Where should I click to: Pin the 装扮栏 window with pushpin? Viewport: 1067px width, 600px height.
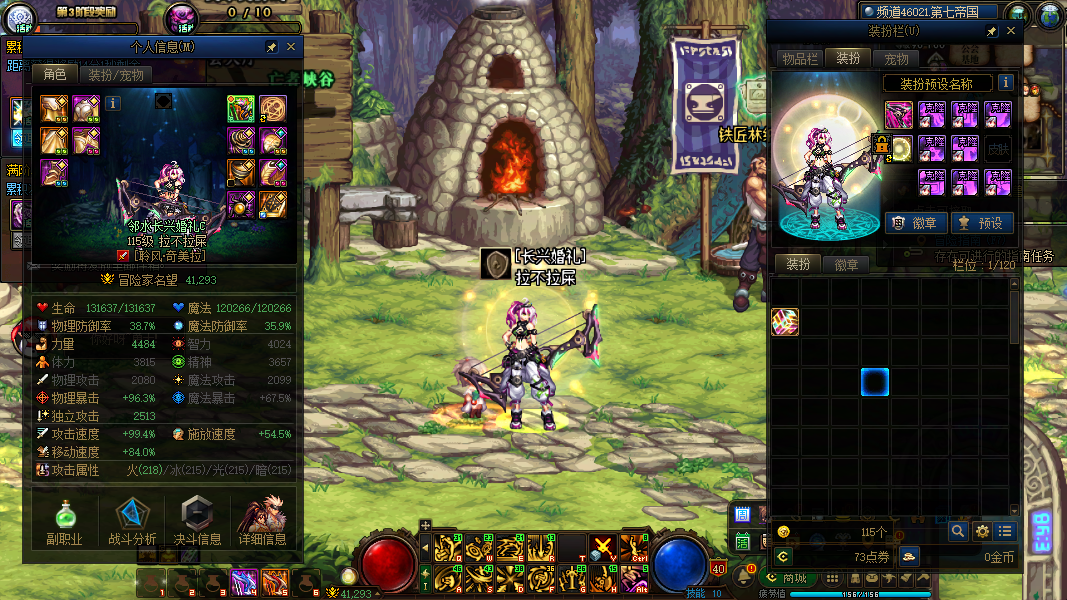(991, 32)
